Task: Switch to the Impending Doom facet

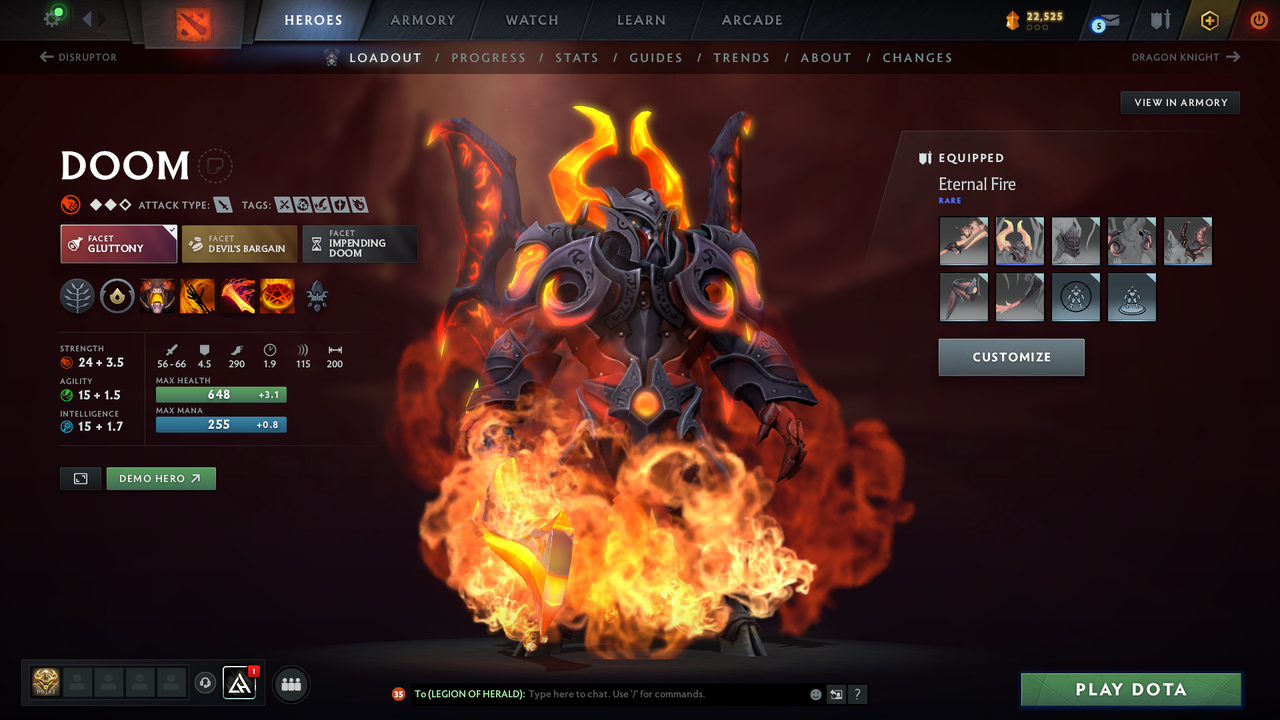Action: coord(360,243)
